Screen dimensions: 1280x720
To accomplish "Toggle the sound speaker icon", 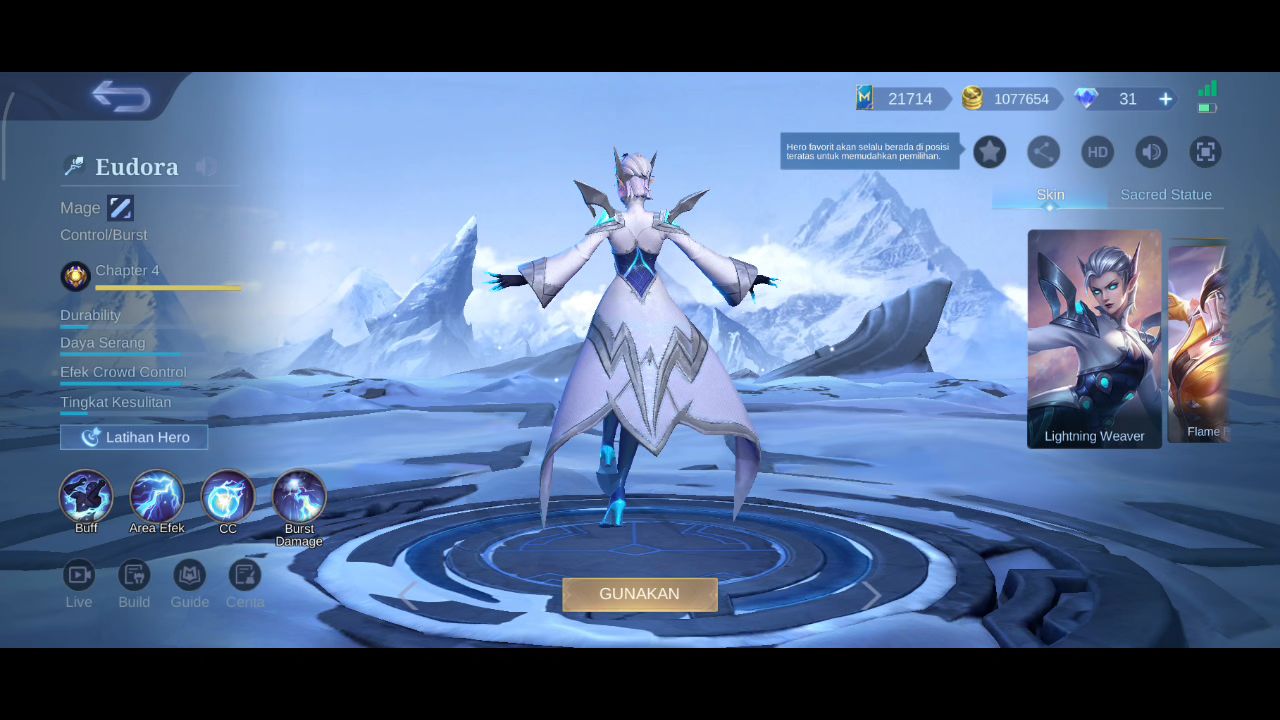I will [x=1152, y=152].
